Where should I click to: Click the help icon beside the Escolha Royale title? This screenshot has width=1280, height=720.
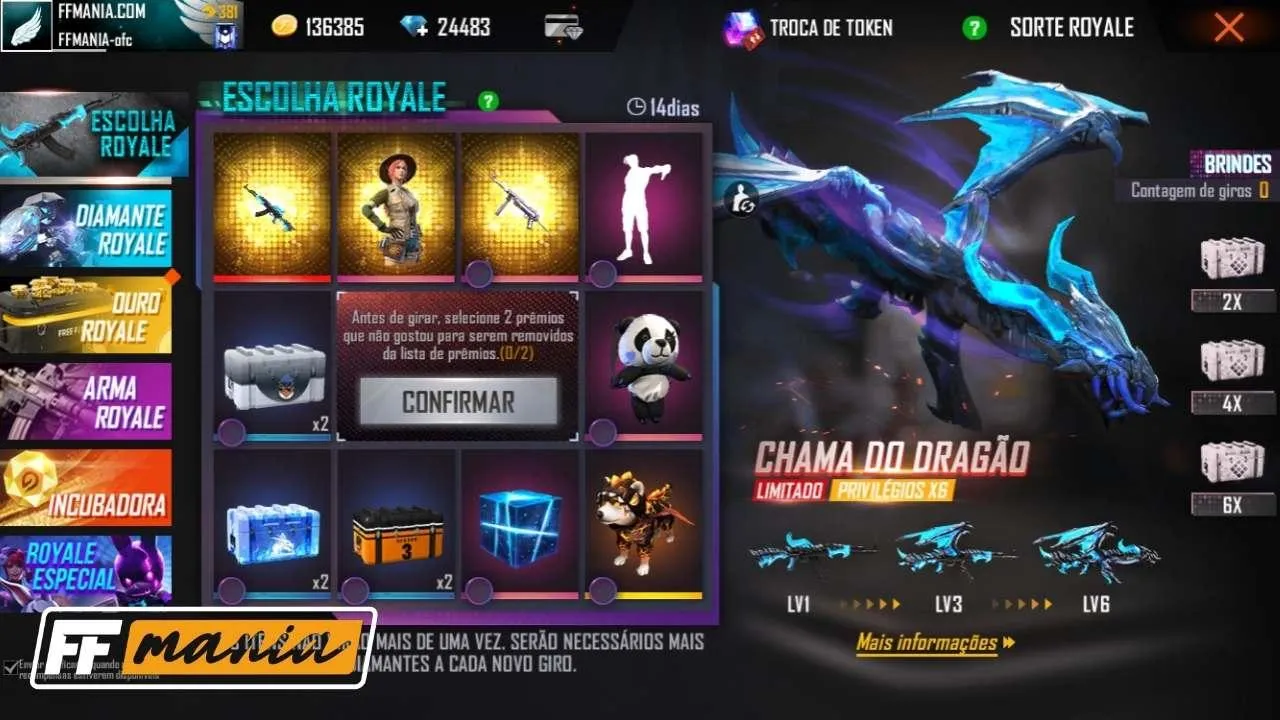tap(487, 99)
